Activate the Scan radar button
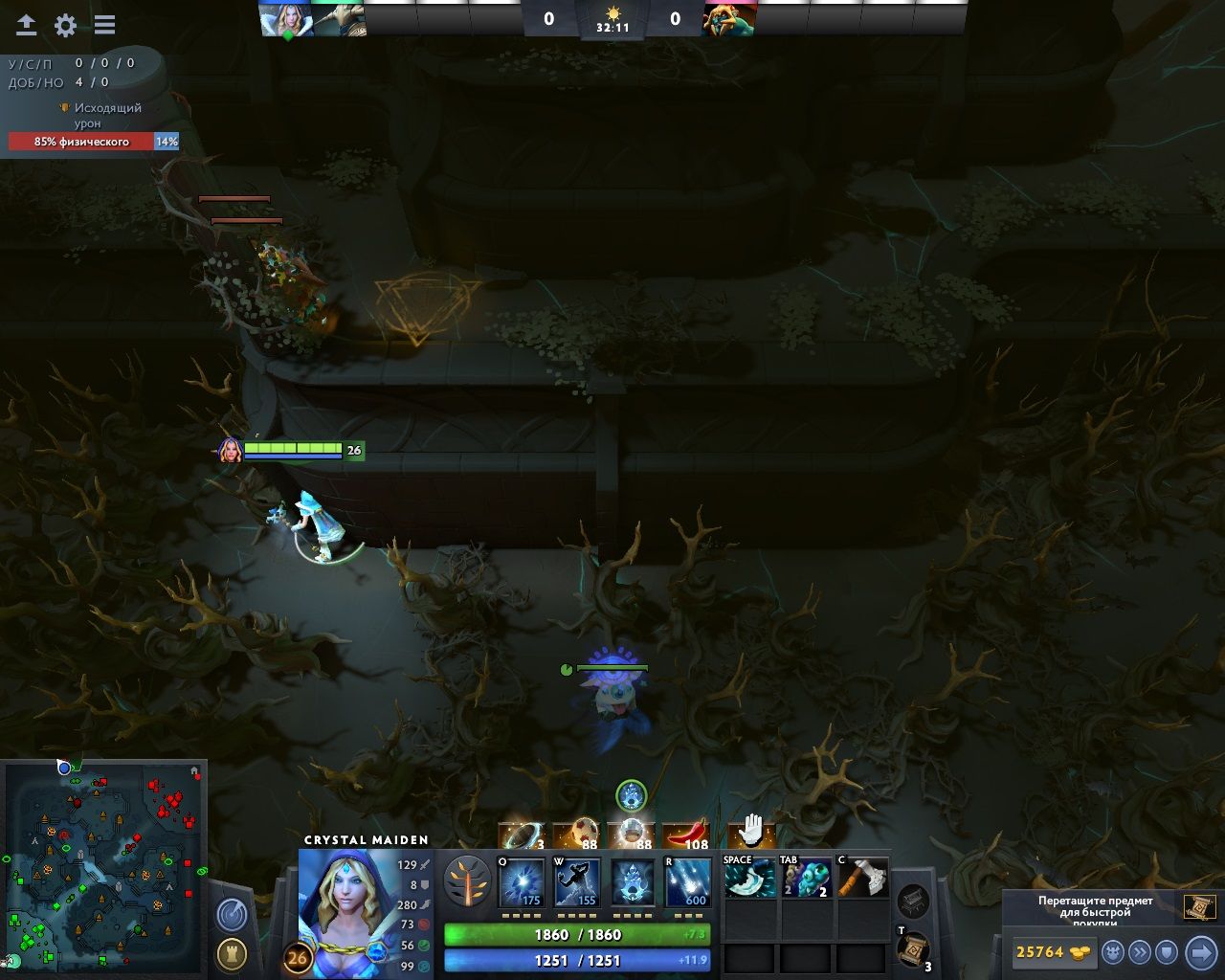1225x980 pixels. [x=232, y=915]
